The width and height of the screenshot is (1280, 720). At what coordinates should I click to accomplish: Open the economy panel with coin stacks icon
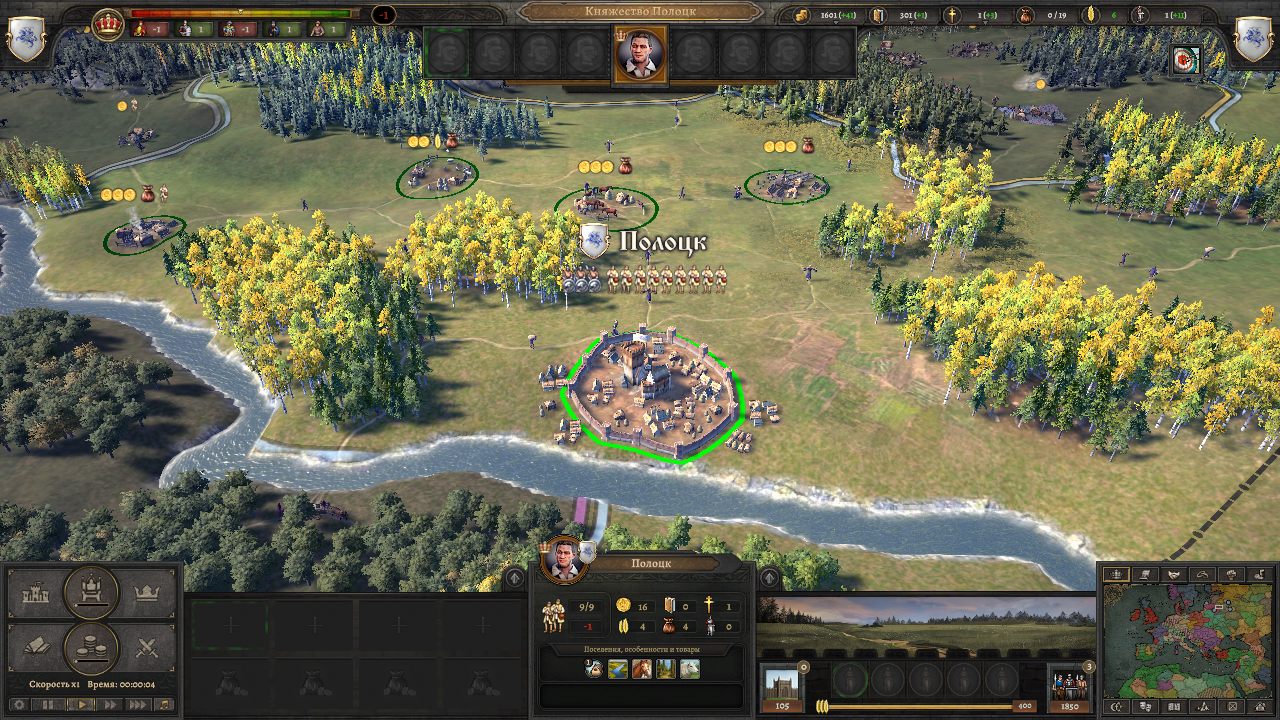tap(90, 645)
